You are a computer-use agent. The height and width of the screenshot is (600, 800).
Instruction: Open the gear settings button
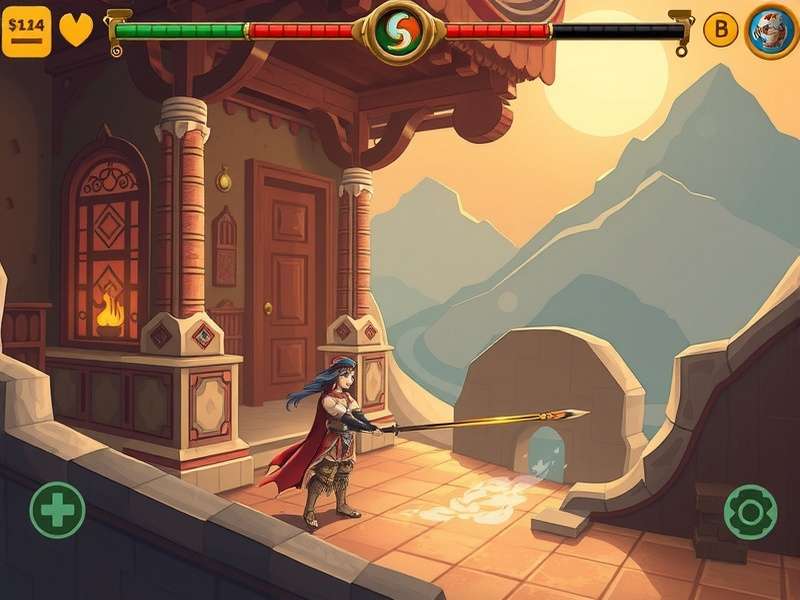tap(750, 512)
